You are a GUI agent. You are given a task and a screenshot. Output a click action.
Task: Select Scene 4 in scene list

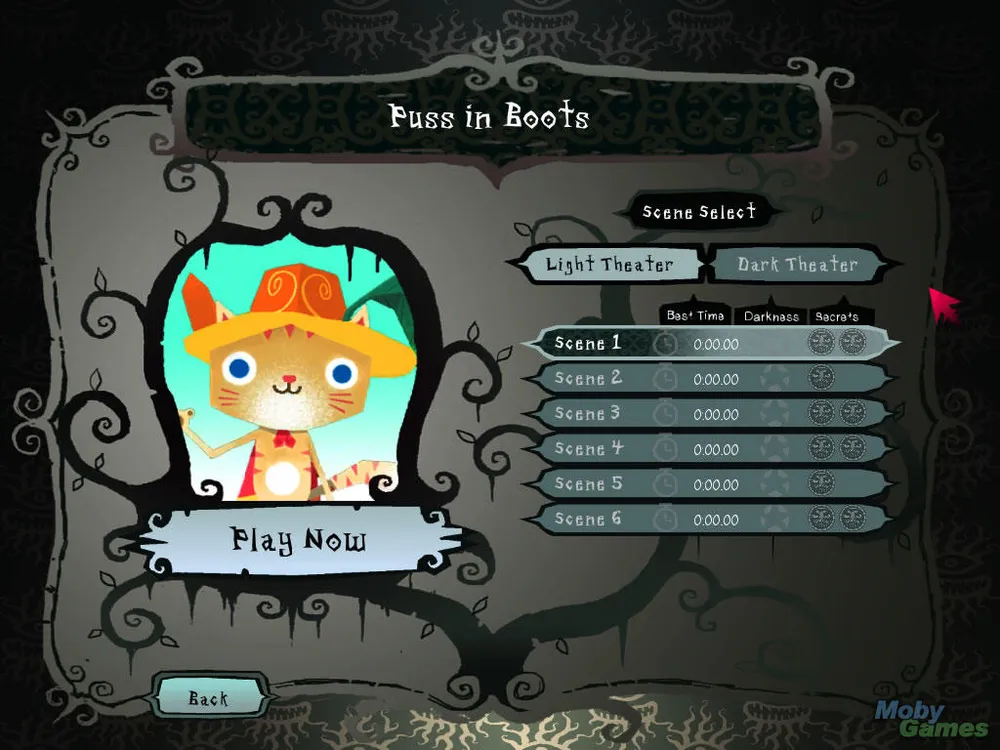click(x=708, y=449)
